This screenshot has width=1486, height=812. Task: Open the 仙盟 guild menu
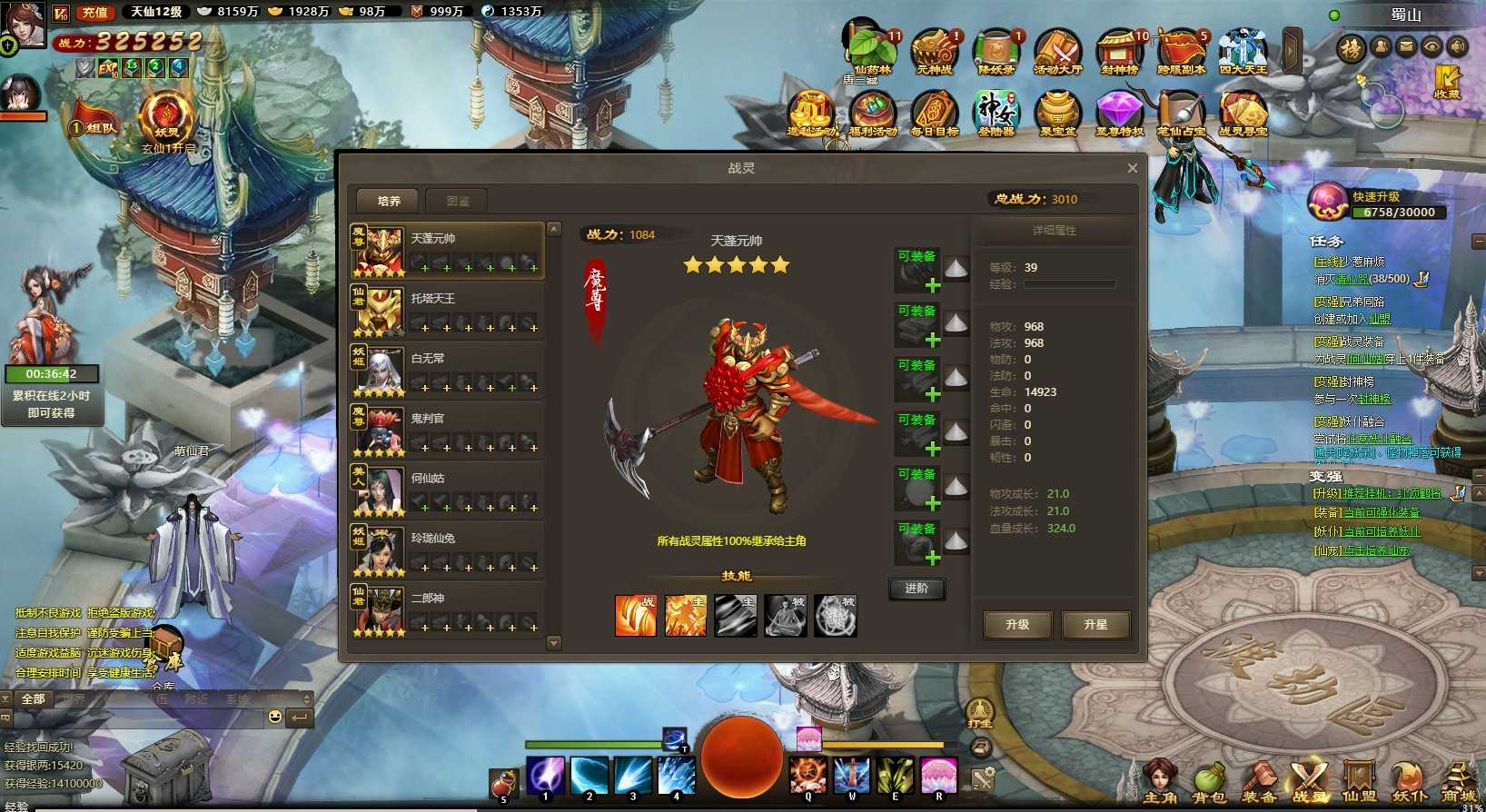(1359, 783)
